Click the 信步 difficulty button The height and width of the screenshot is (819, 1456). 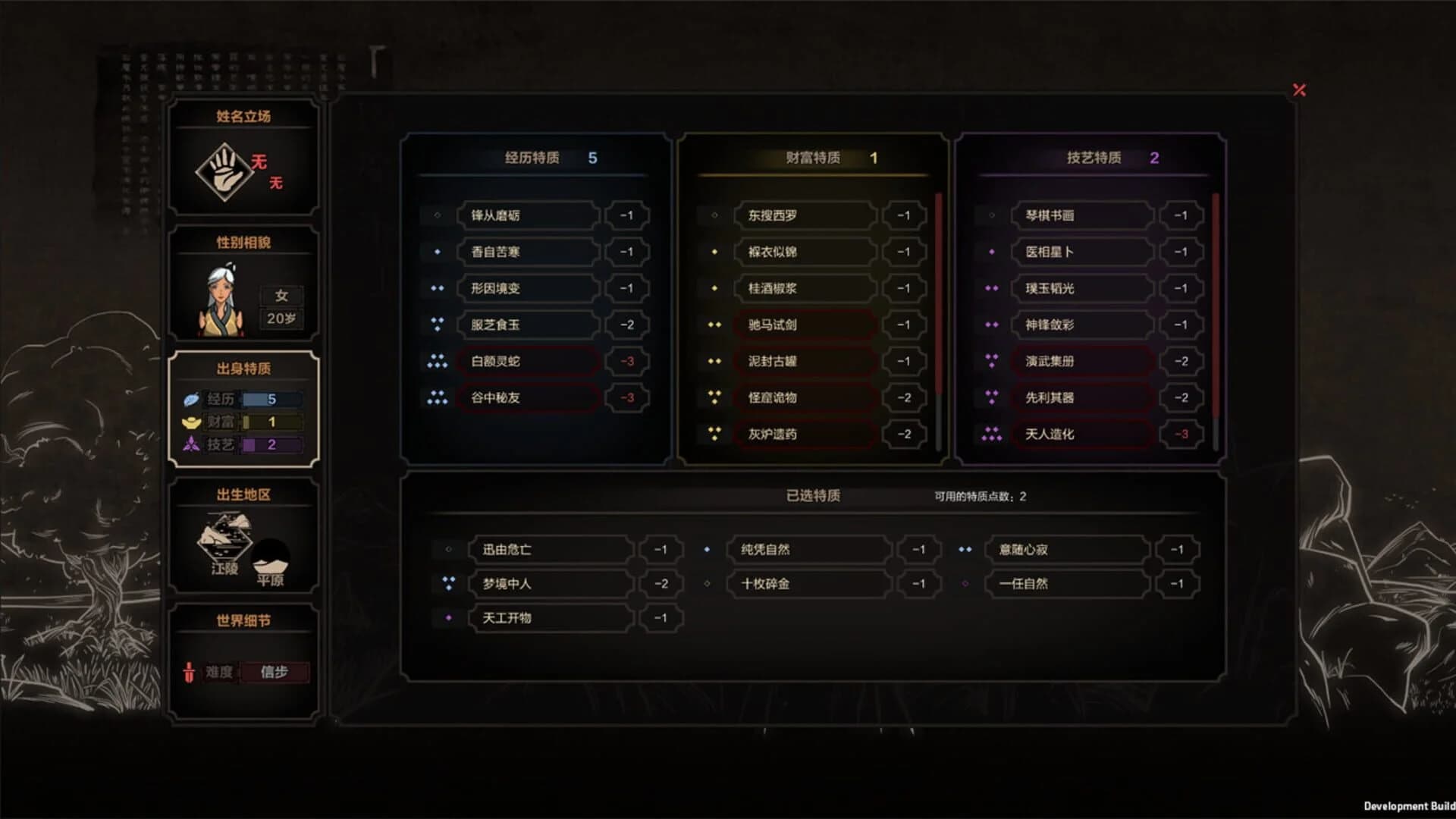point(276,673)
